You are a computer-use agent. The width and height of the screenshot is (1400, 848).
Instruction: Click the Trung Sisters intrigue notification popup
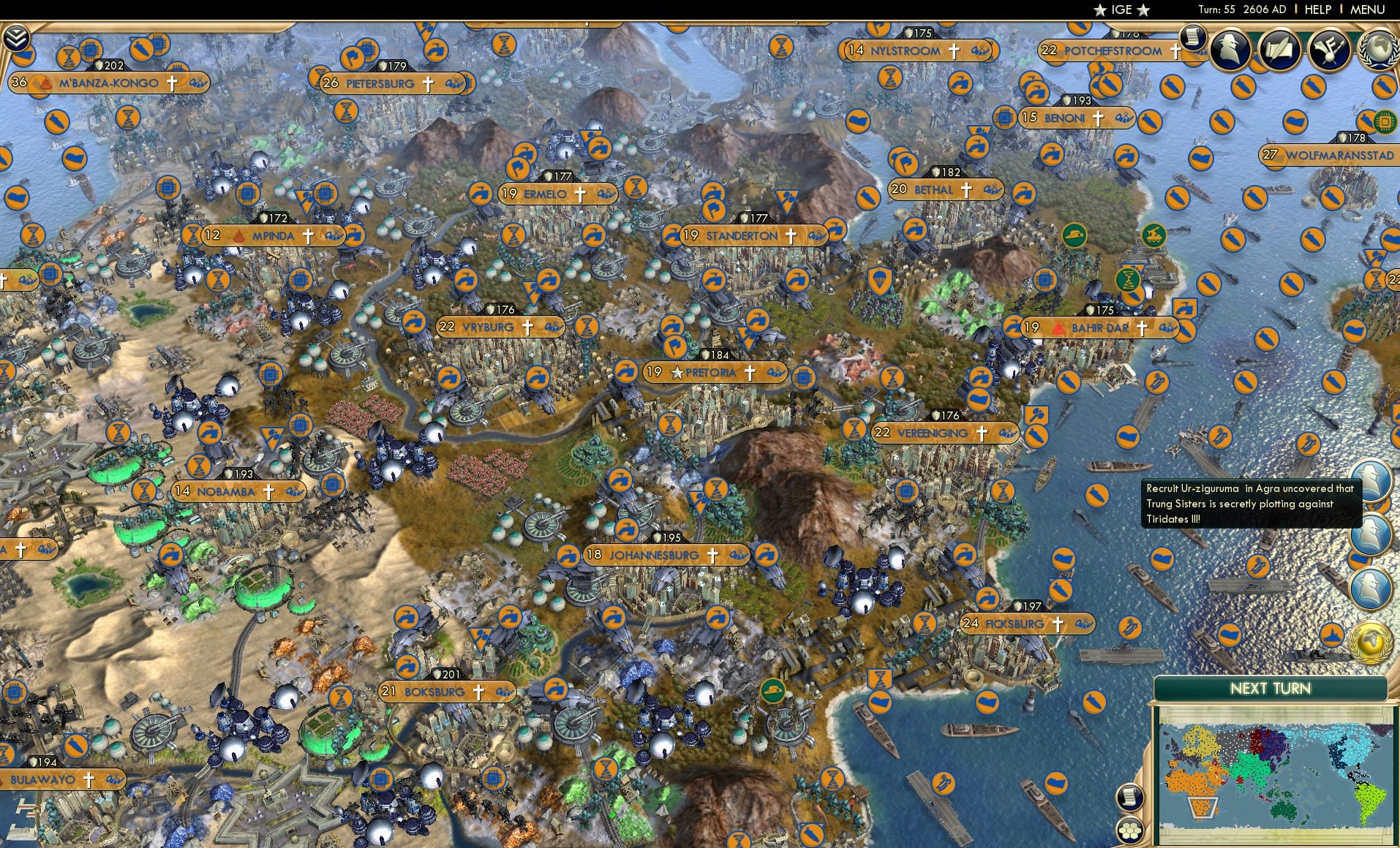coord(1247,504)
